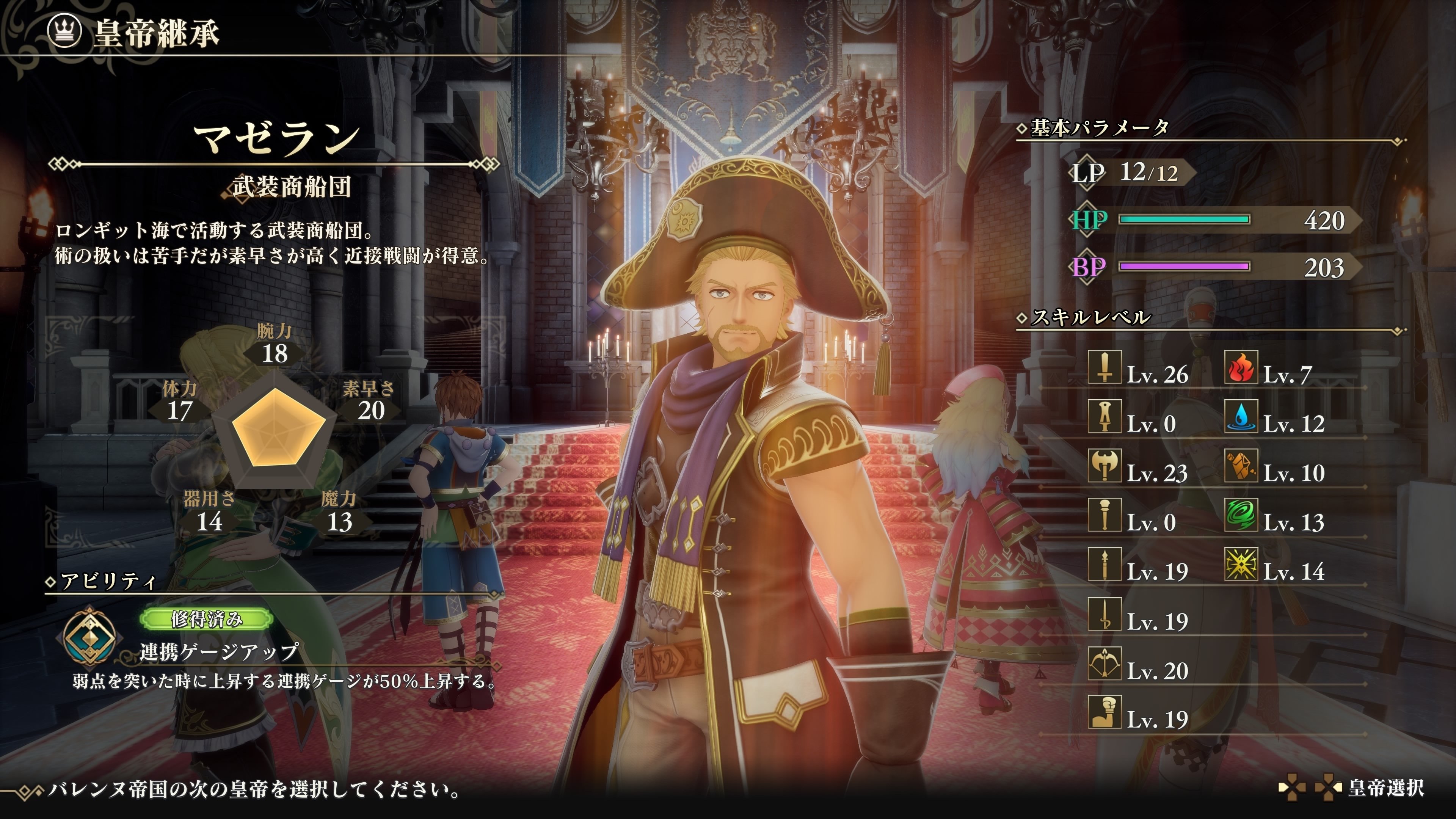Screen dimensions: 1456x819
Task: Choose the axe skill icon at Lv. 23
Action: [1104, 466]
